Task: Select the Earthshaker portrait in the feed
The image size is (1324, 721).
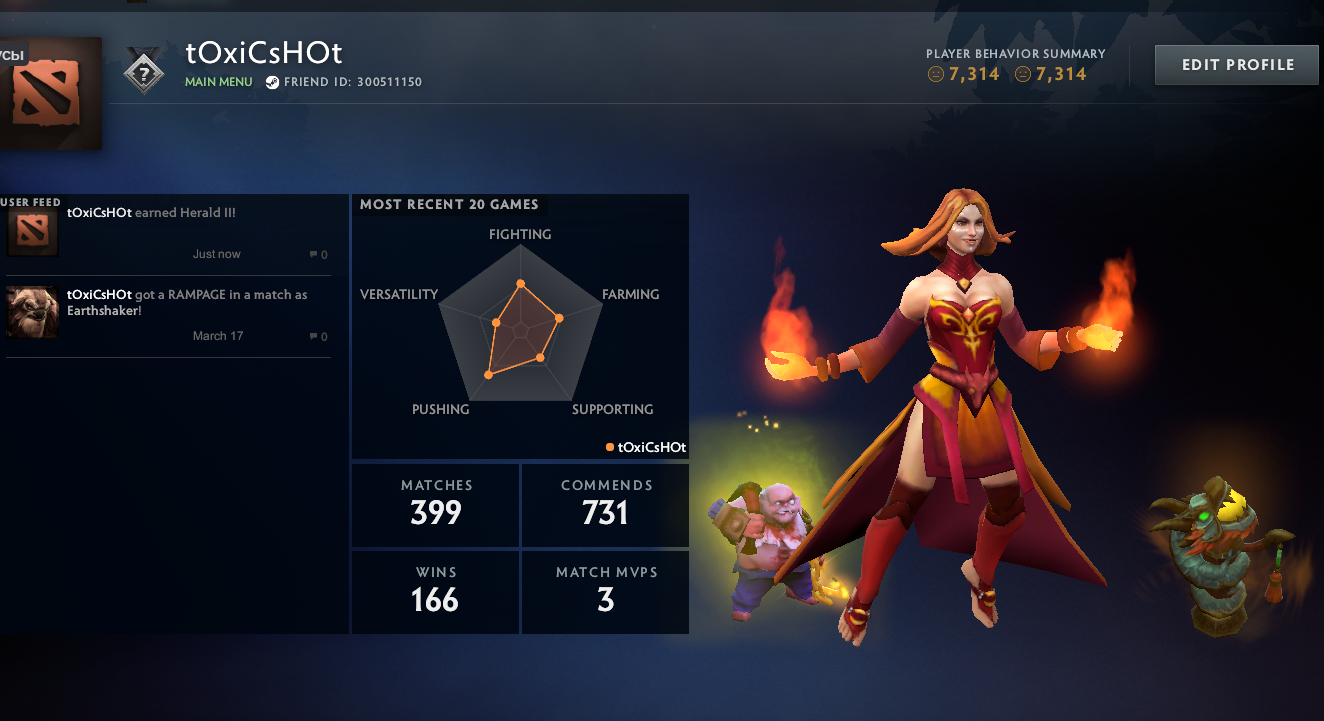Action: click(x=31, y=311)
